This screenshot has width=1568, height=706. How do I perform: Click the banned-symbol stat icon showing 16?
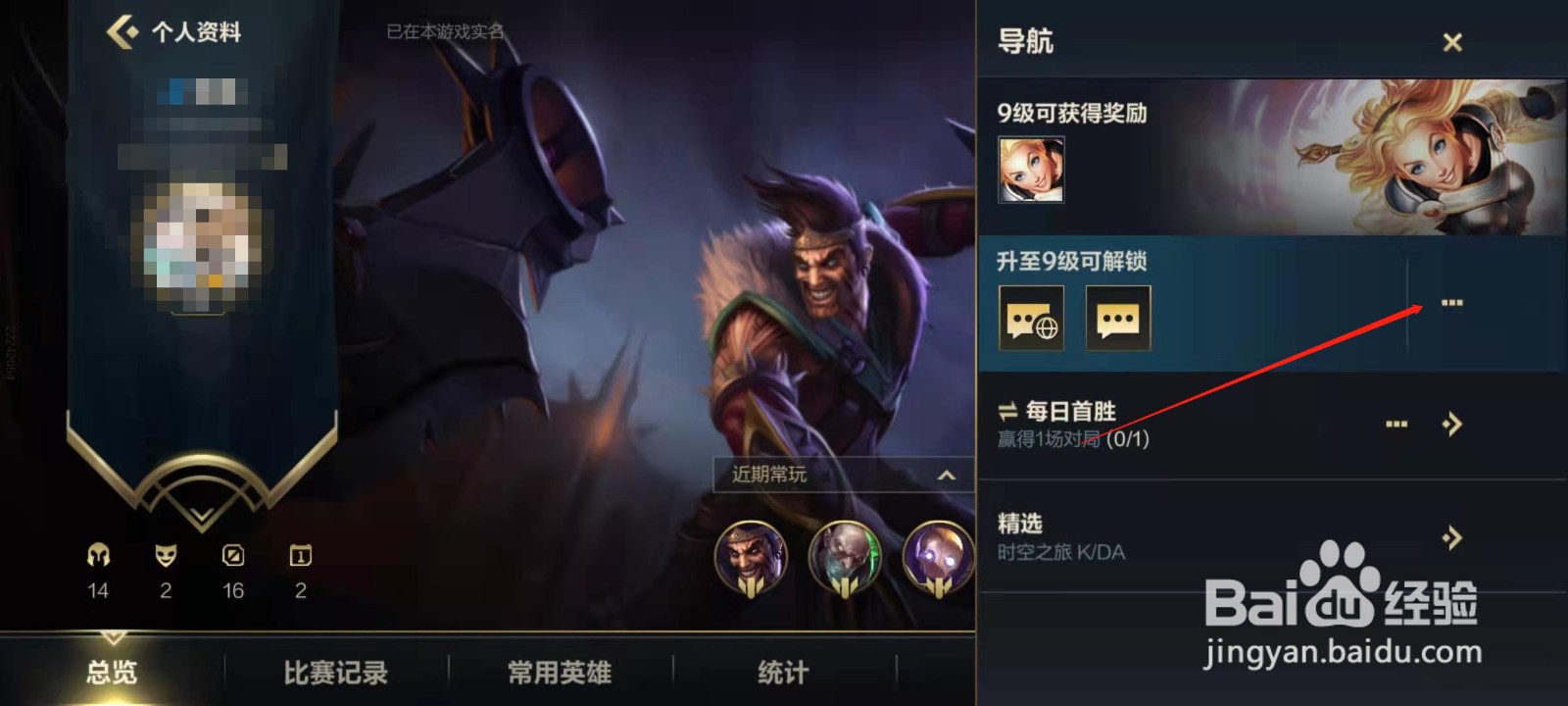coord(232,557)
